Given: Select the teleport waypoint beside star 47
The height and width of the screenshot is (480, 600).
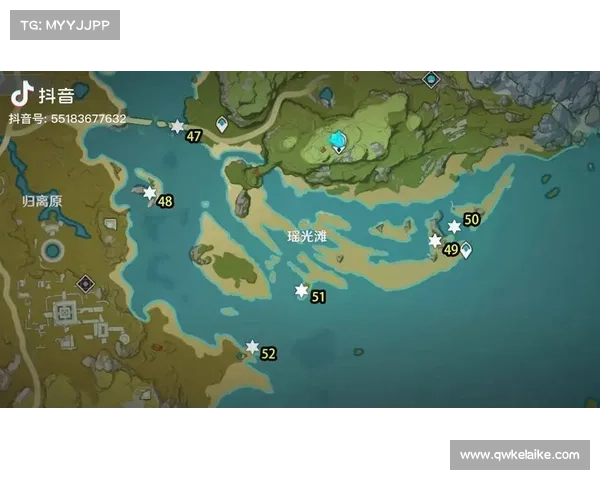Looking at the screenshot, I should coord(222,124).
